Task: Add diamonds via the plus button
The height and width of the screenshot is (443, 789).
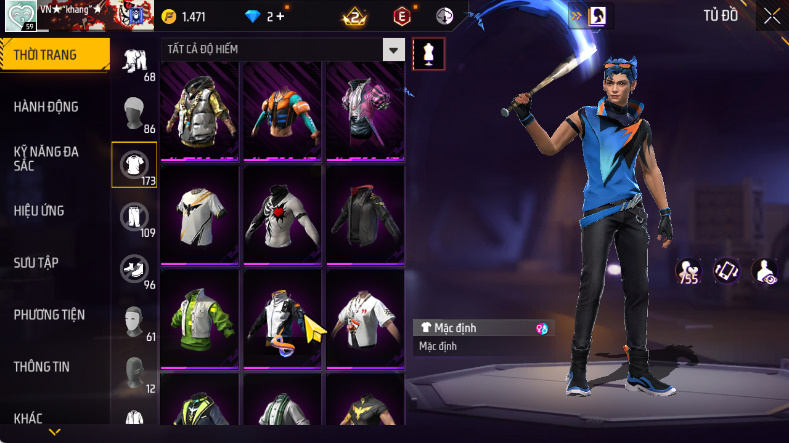Action: (280, 17)
